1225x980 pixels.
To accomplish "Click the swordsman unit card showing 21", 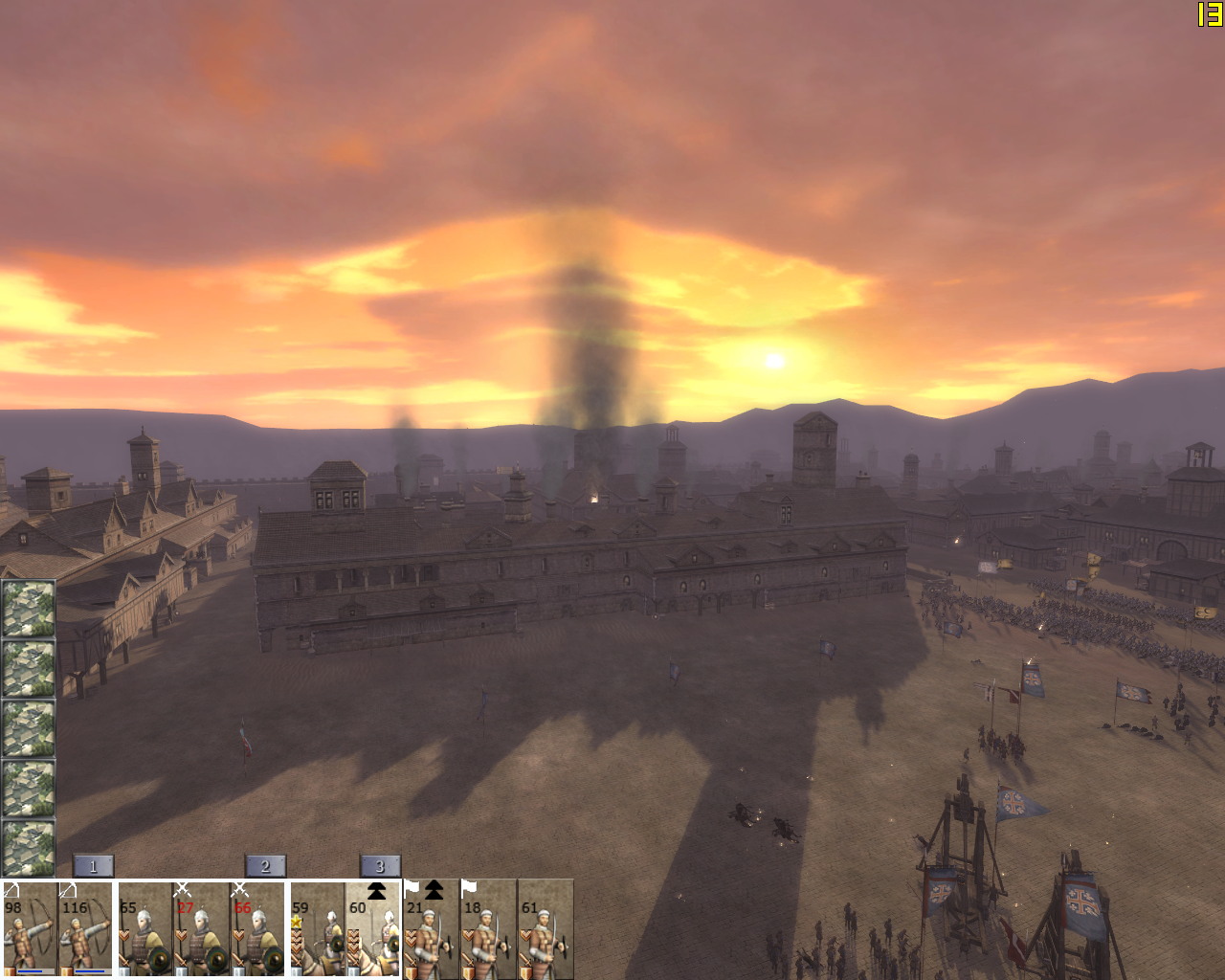I will (x=431, y=930).
